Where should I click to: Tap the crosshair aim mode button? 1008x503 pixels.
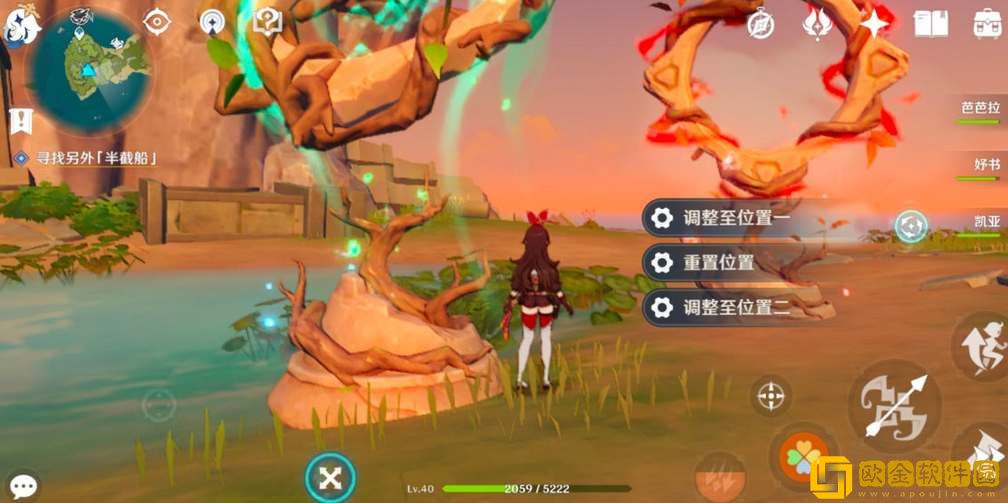point(770,396)
